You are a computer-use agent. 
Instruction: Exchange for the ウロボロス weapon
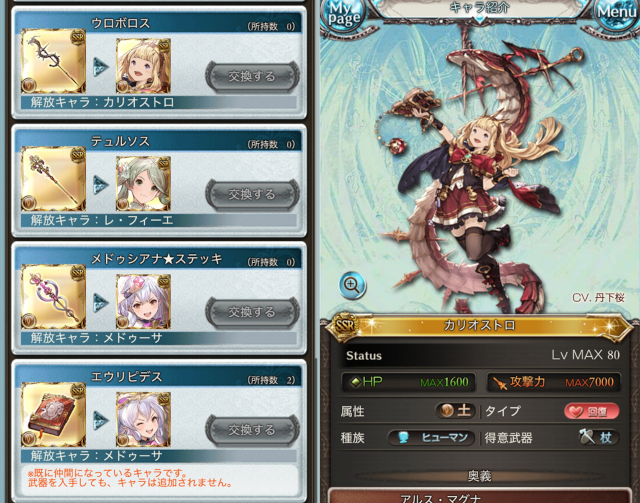(x=251, y=76)
